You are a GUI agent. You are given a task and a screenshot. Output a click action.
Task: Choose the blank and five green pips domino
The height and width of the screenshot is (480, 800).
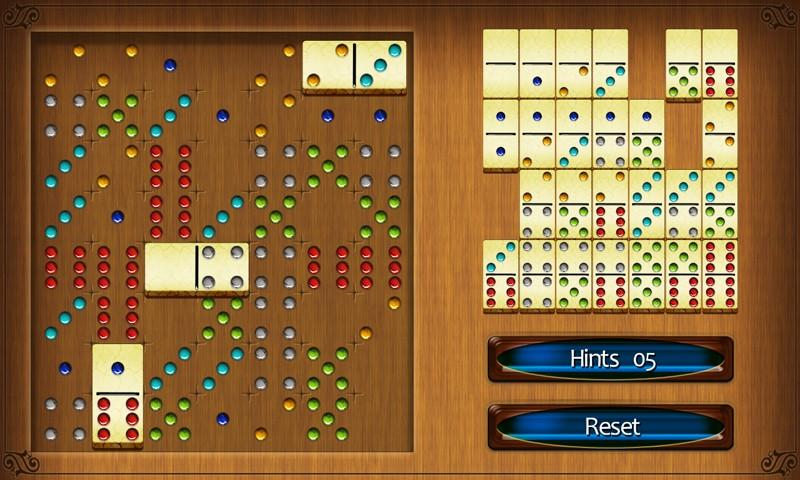tap(684, 64)
